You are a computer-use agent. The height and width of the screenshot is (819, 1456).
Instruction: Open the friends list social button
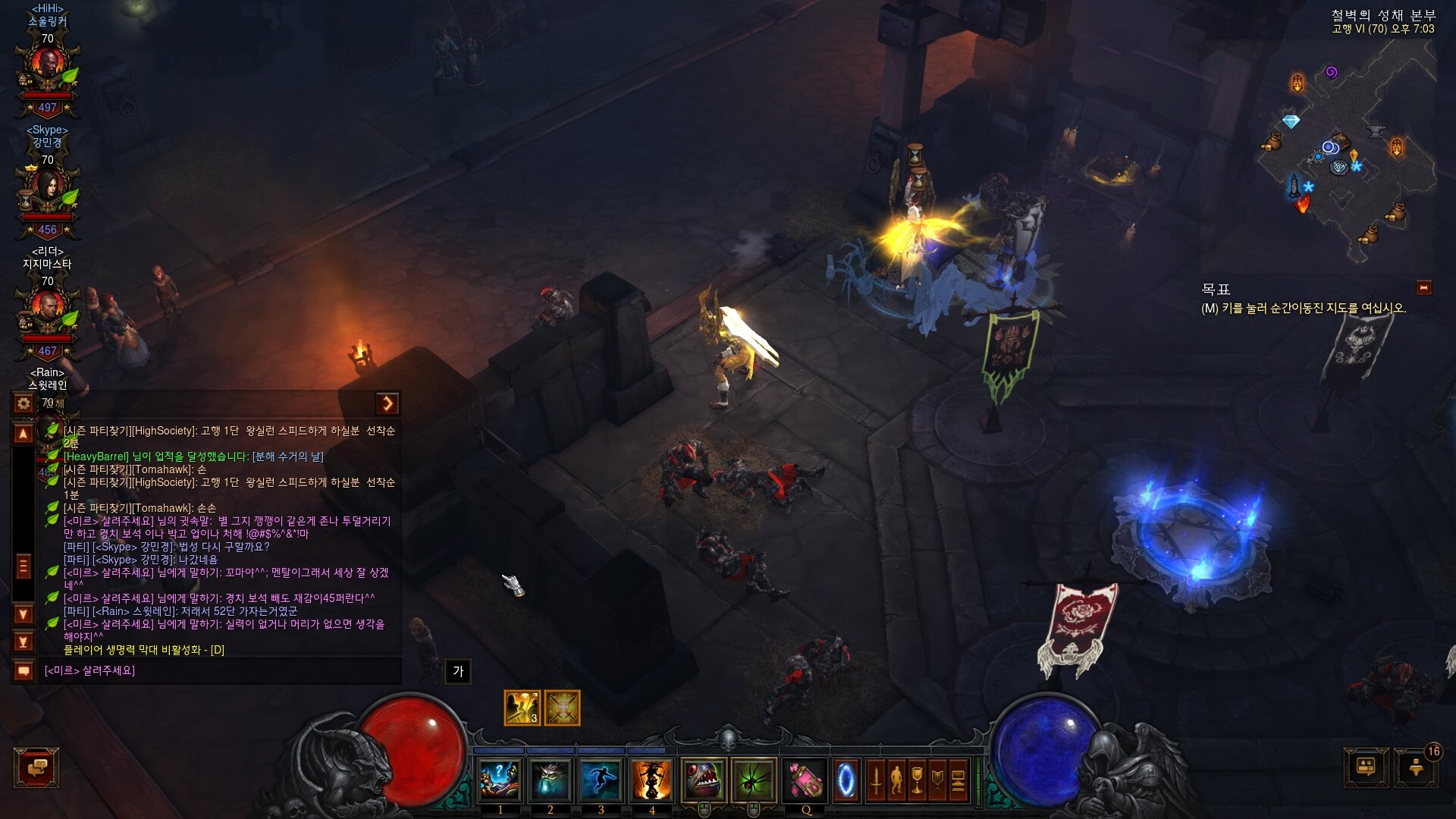(x=1366, y=767)
